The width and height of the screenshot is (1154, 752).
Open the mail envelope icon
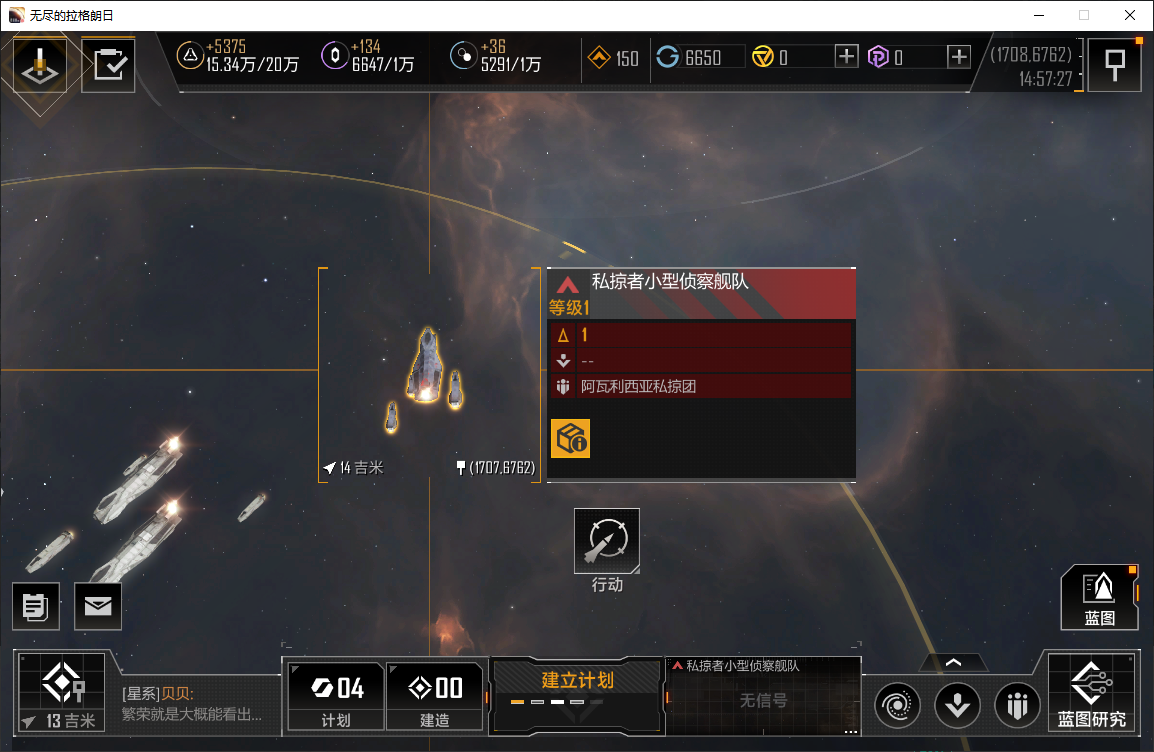tap(98, 606)
